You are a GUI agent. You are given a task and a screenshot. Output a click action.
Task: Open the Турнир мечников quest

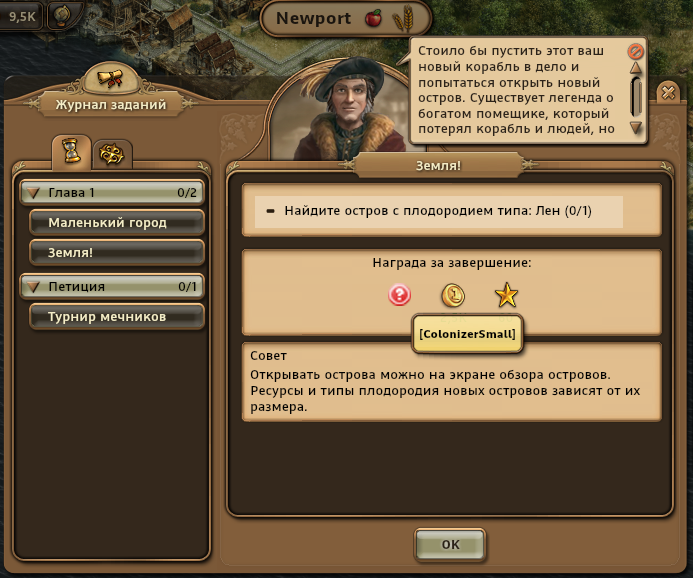tap(117, 317)
